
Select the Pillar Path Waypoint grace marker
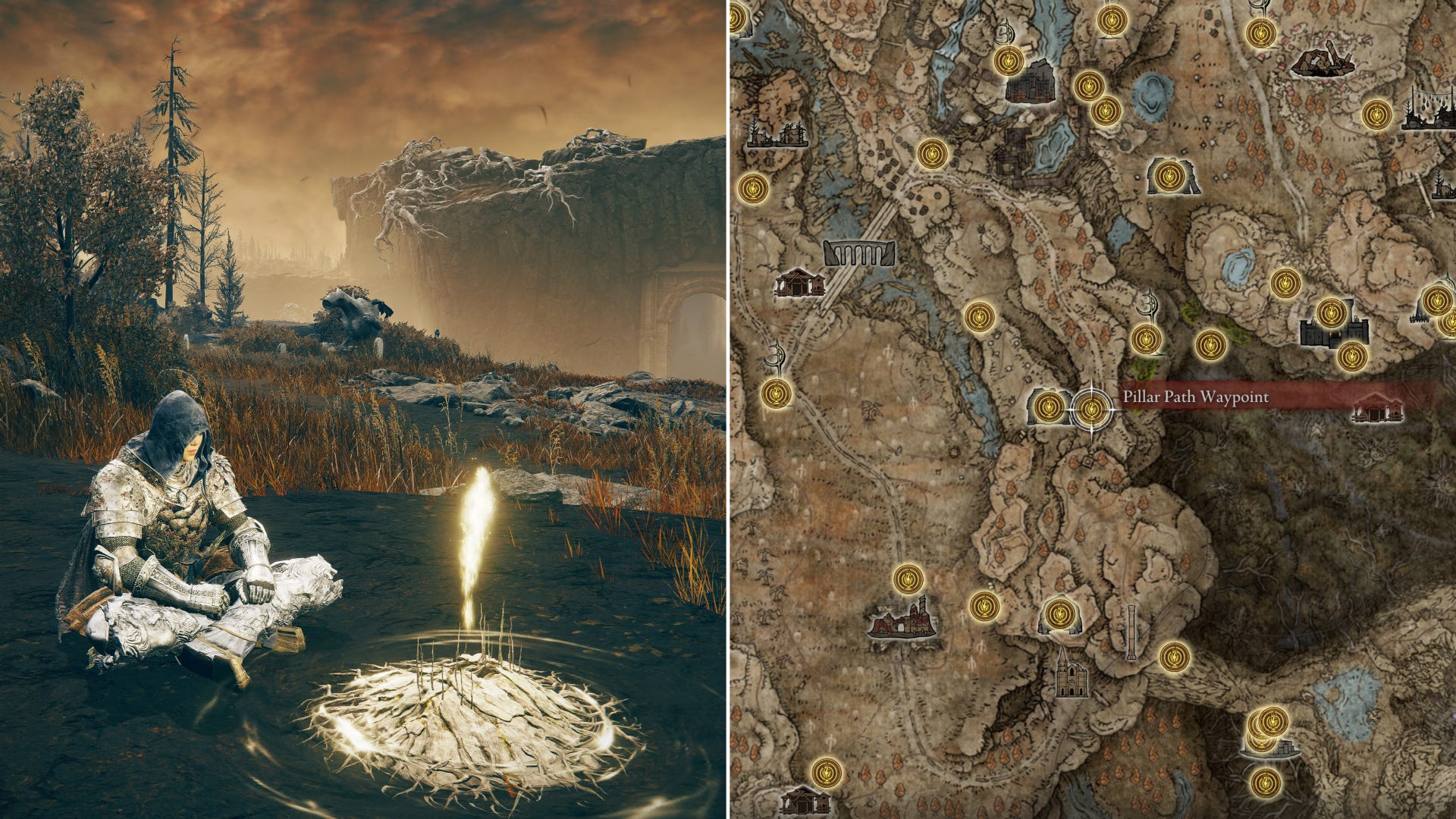[x=1091, y=409]
